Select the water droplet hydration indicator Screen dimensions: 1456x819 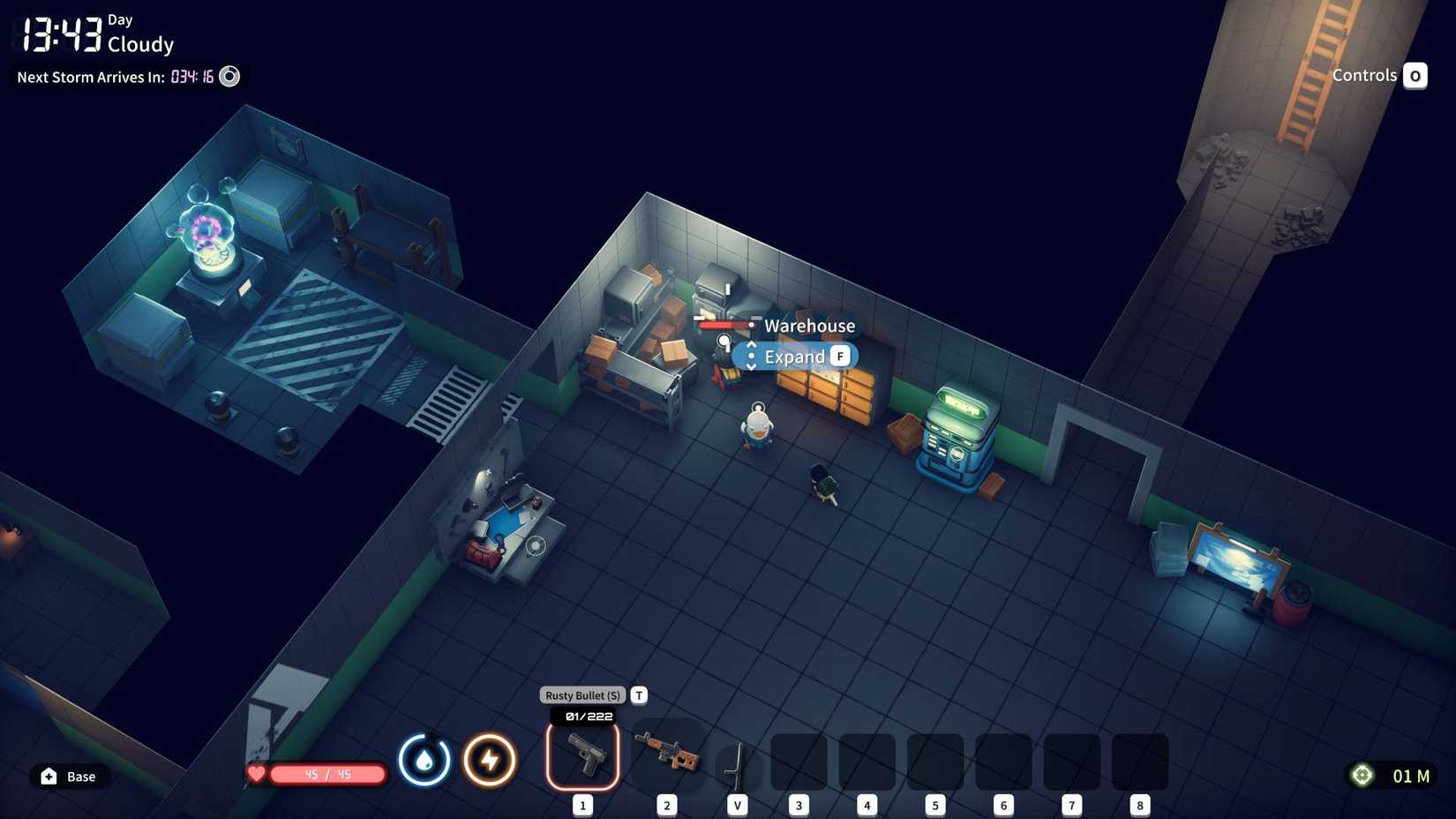424,760
